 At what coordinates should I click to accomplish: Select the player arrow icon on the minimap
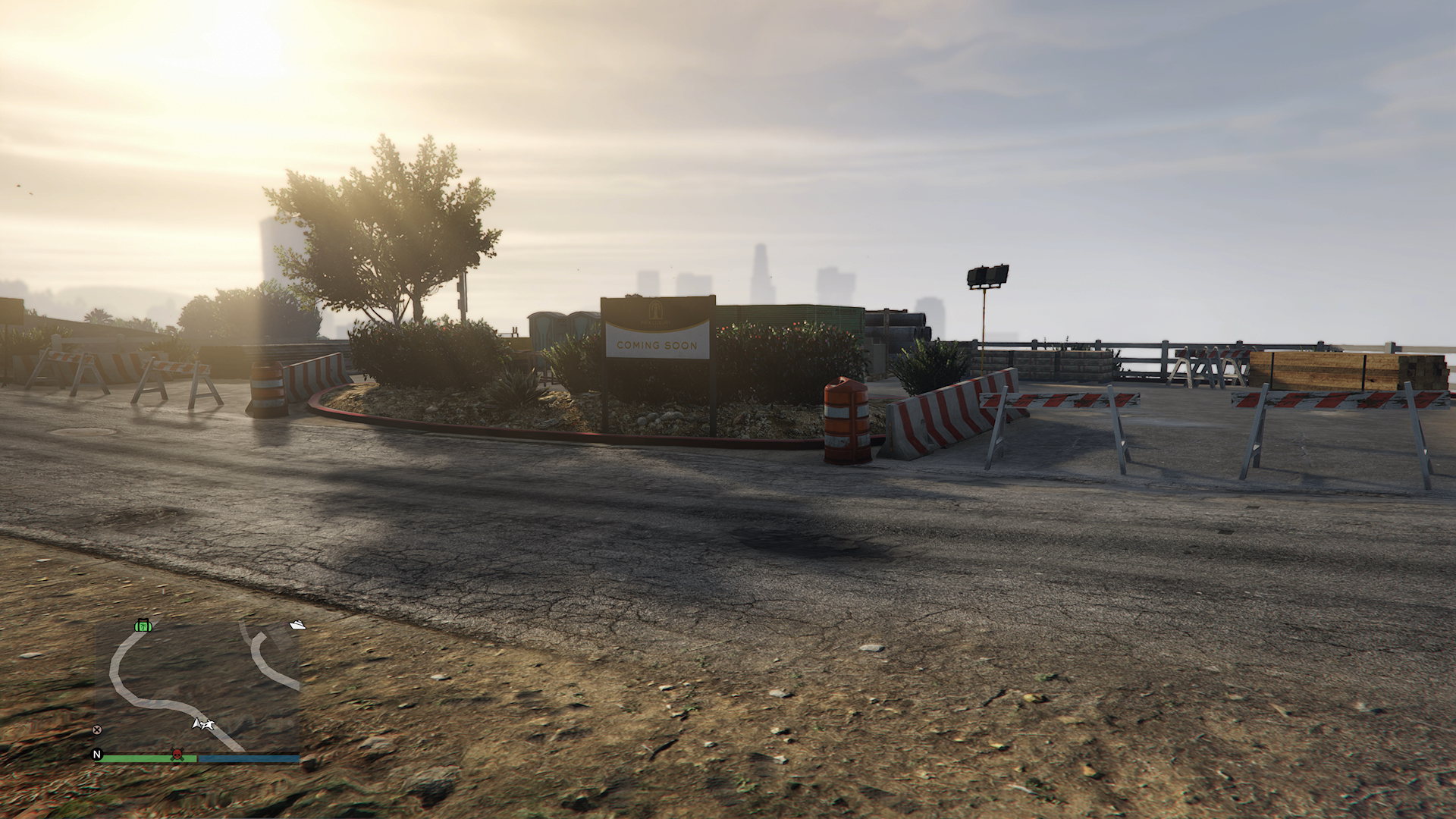[202, 724]
